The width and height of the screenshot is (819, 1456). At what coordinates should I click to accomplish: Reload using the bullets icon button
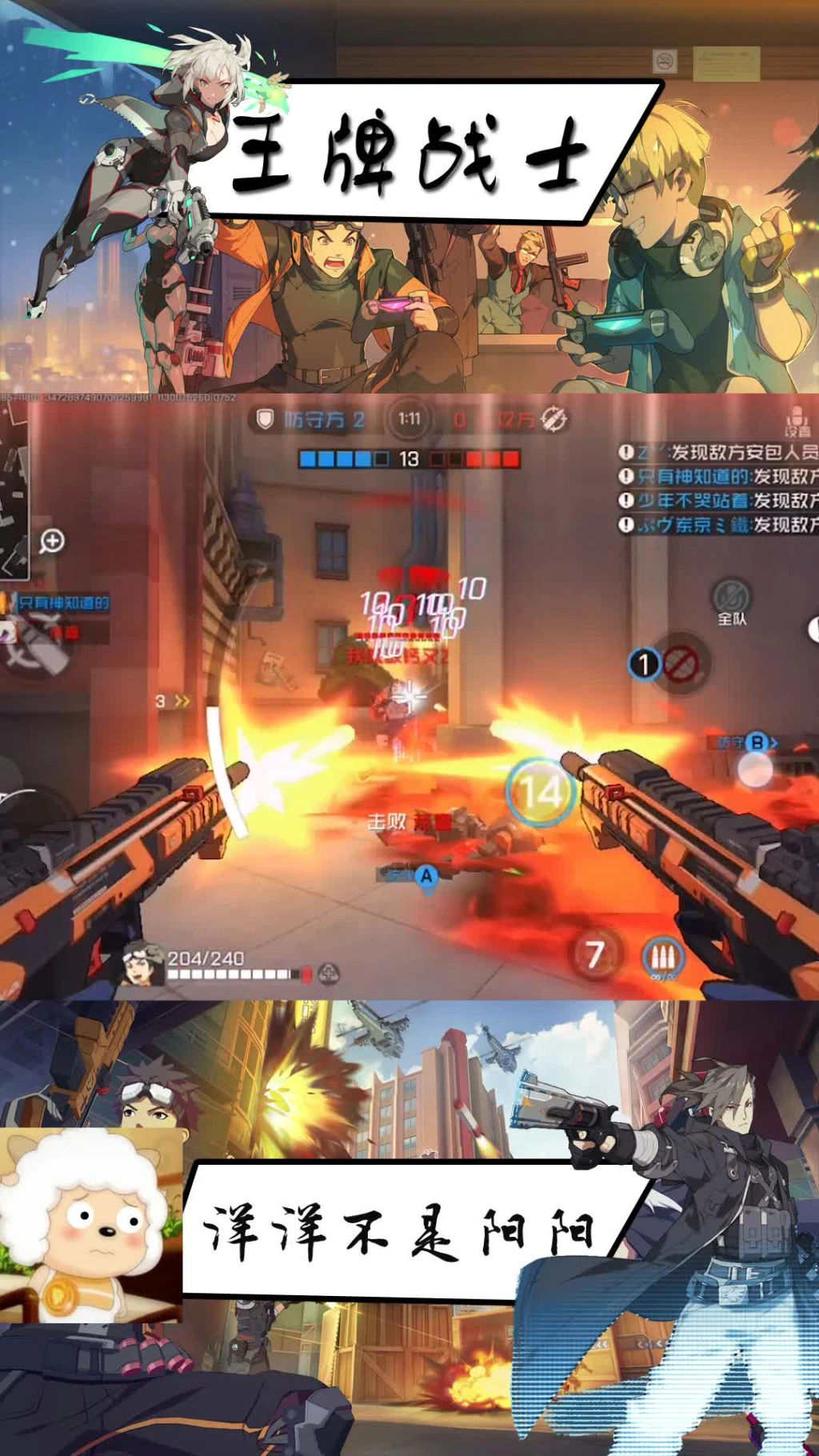tap(662, 956)
